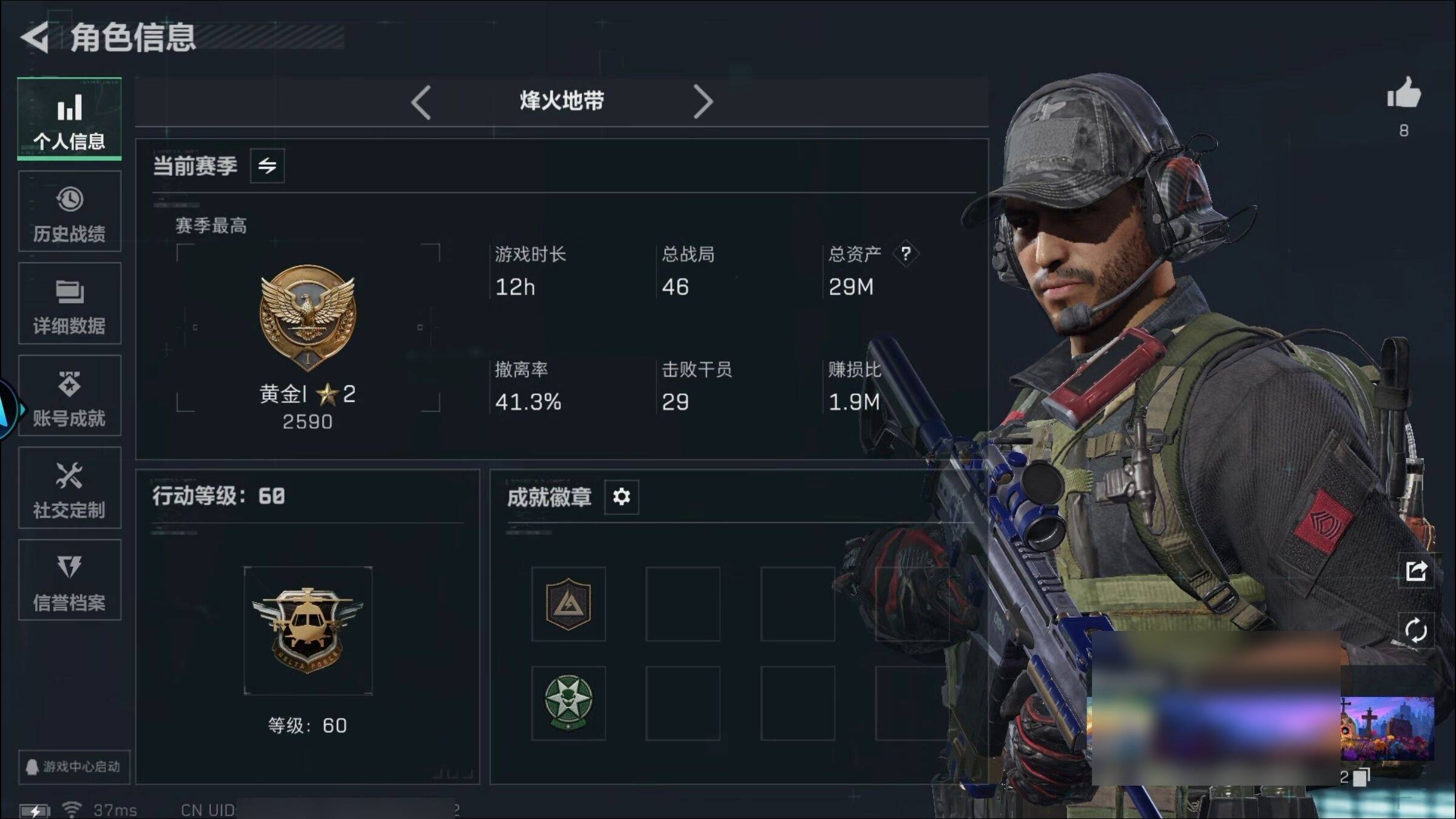Select the green star achievement badge

568,703
